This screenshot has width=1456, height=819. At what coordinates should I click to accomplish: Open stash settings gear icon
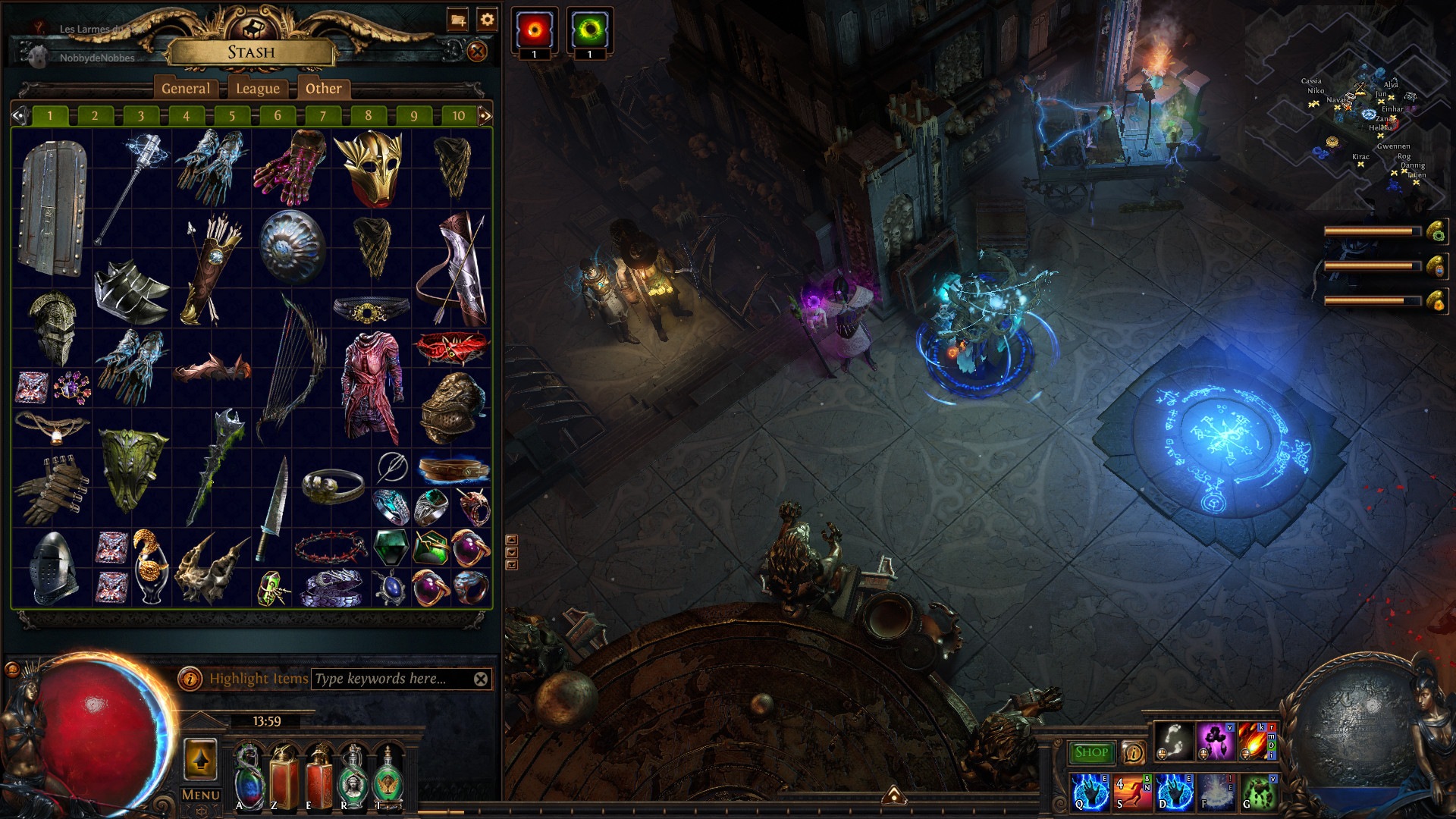[x=487, y=20]
